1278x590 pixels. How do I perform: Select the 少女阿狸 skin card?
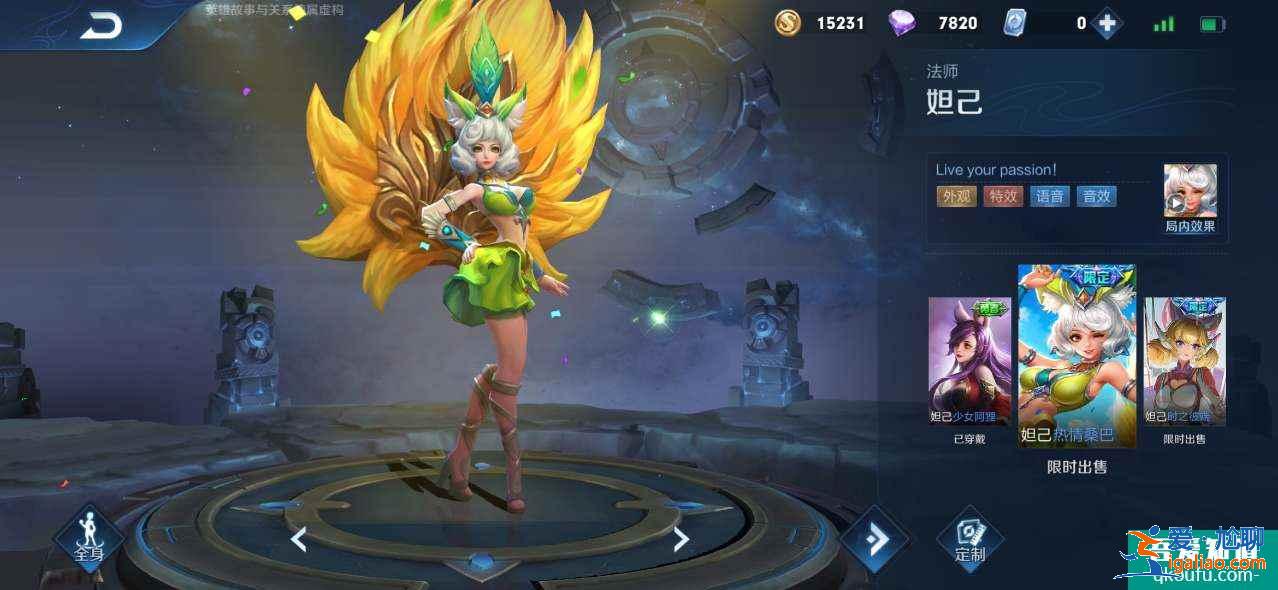click(969, 362)
